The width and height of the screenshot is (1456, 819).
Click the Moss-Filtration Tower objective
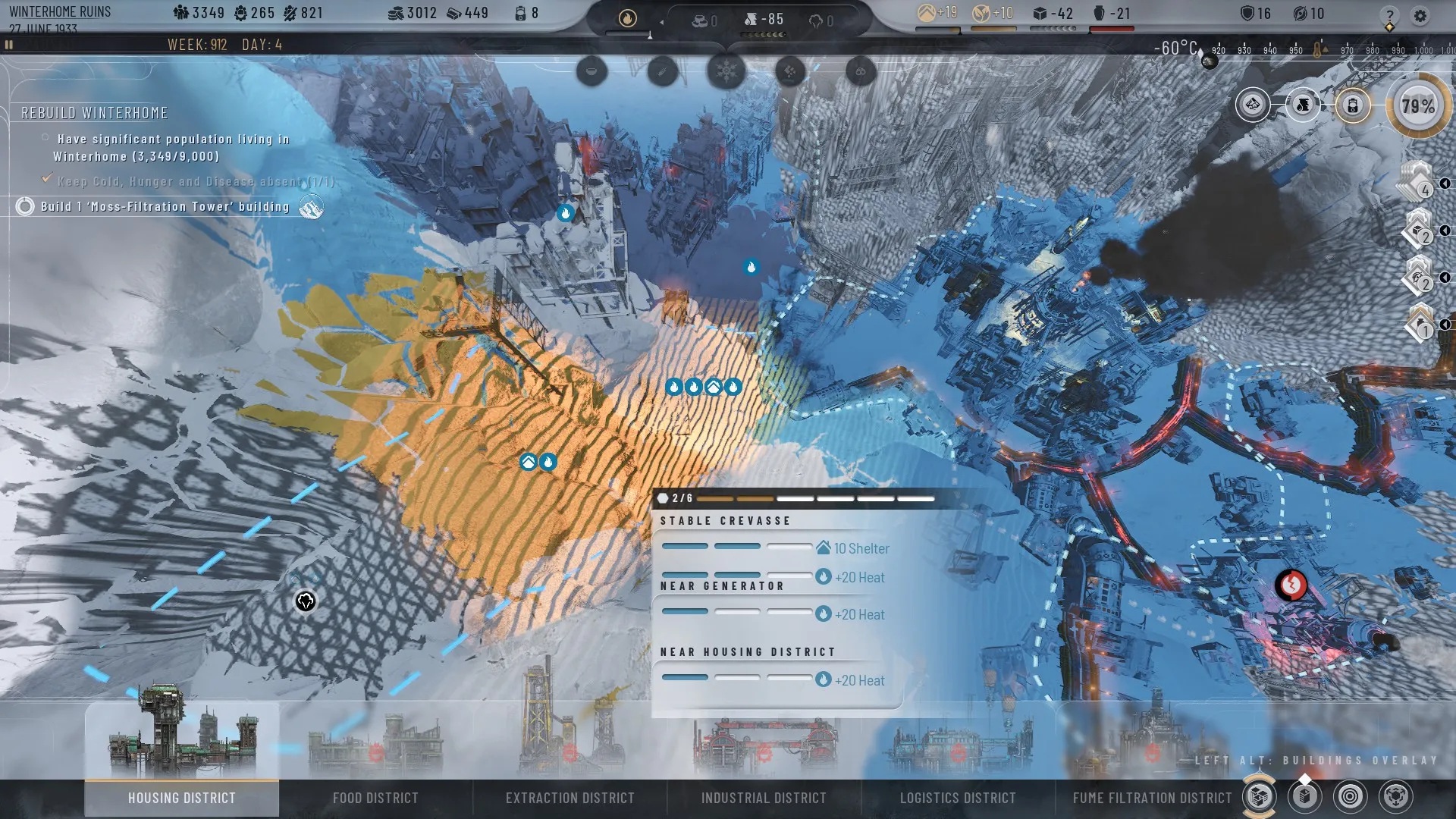[x=165, y=206]
